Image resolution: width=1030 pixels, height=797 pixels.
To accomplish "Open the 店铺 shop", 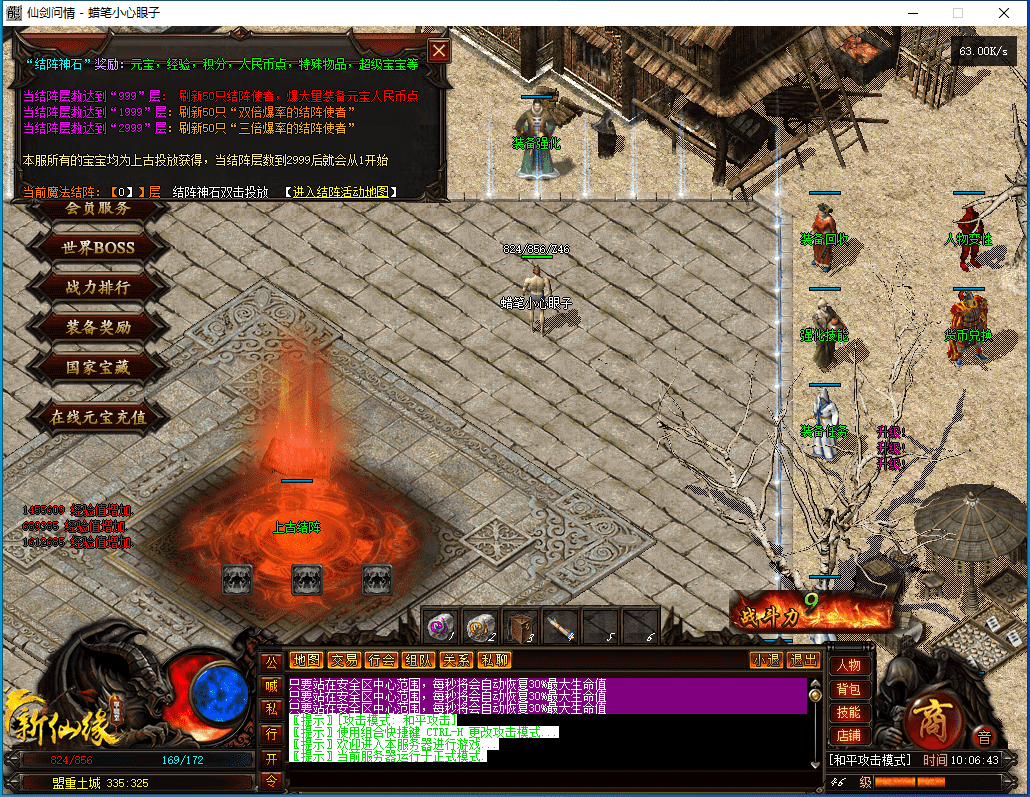I will point(848,736).
